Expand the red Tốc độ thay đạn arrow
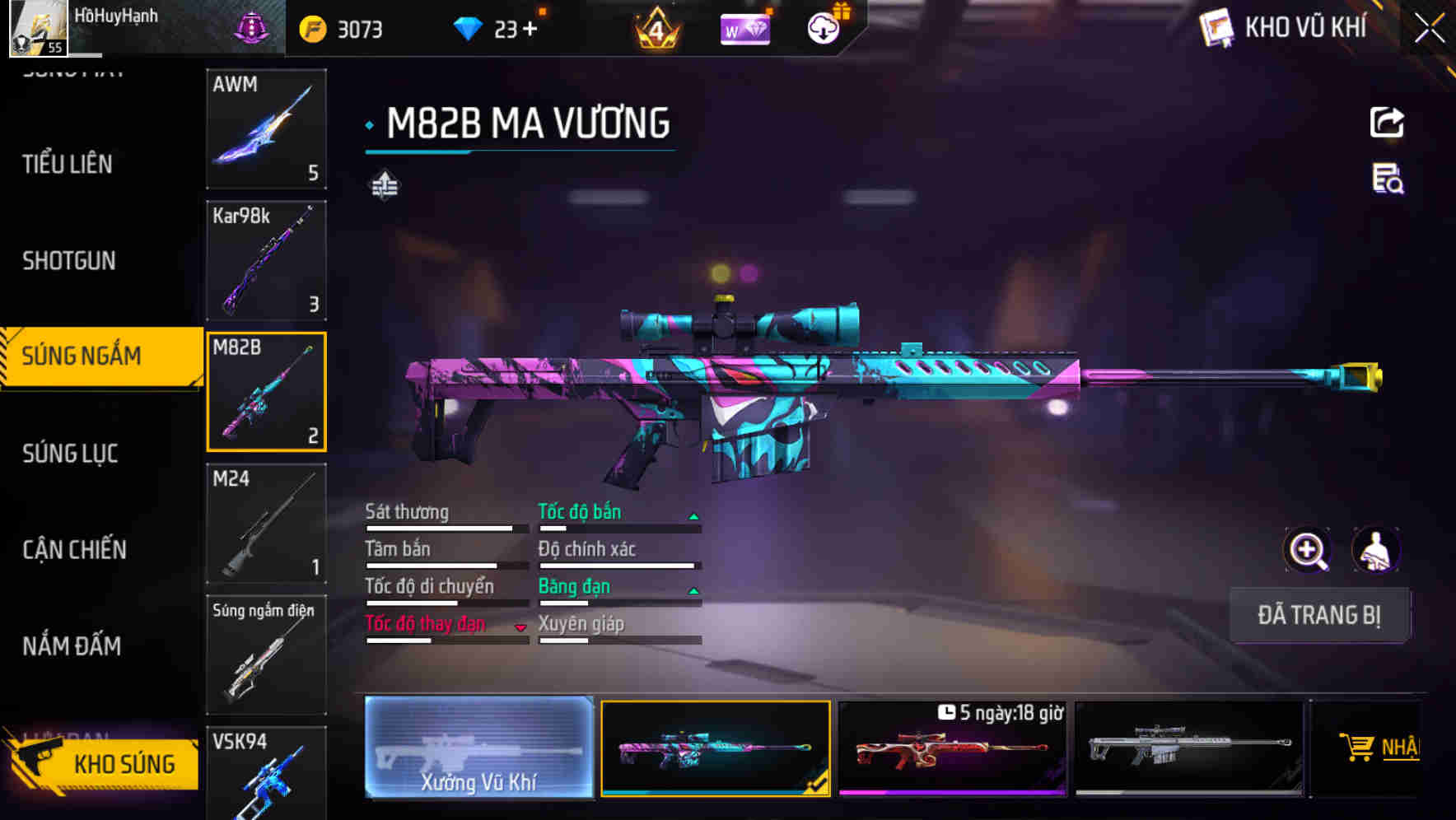This screenshot has width=1456, height=820. click(x=520, y=627)
